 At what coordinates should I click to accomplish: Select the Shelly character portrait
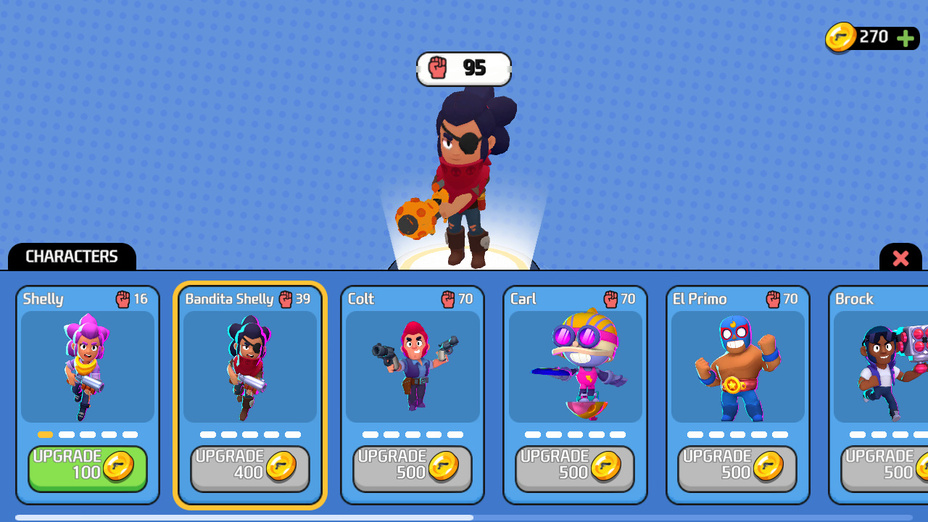(x=87, y=367)
